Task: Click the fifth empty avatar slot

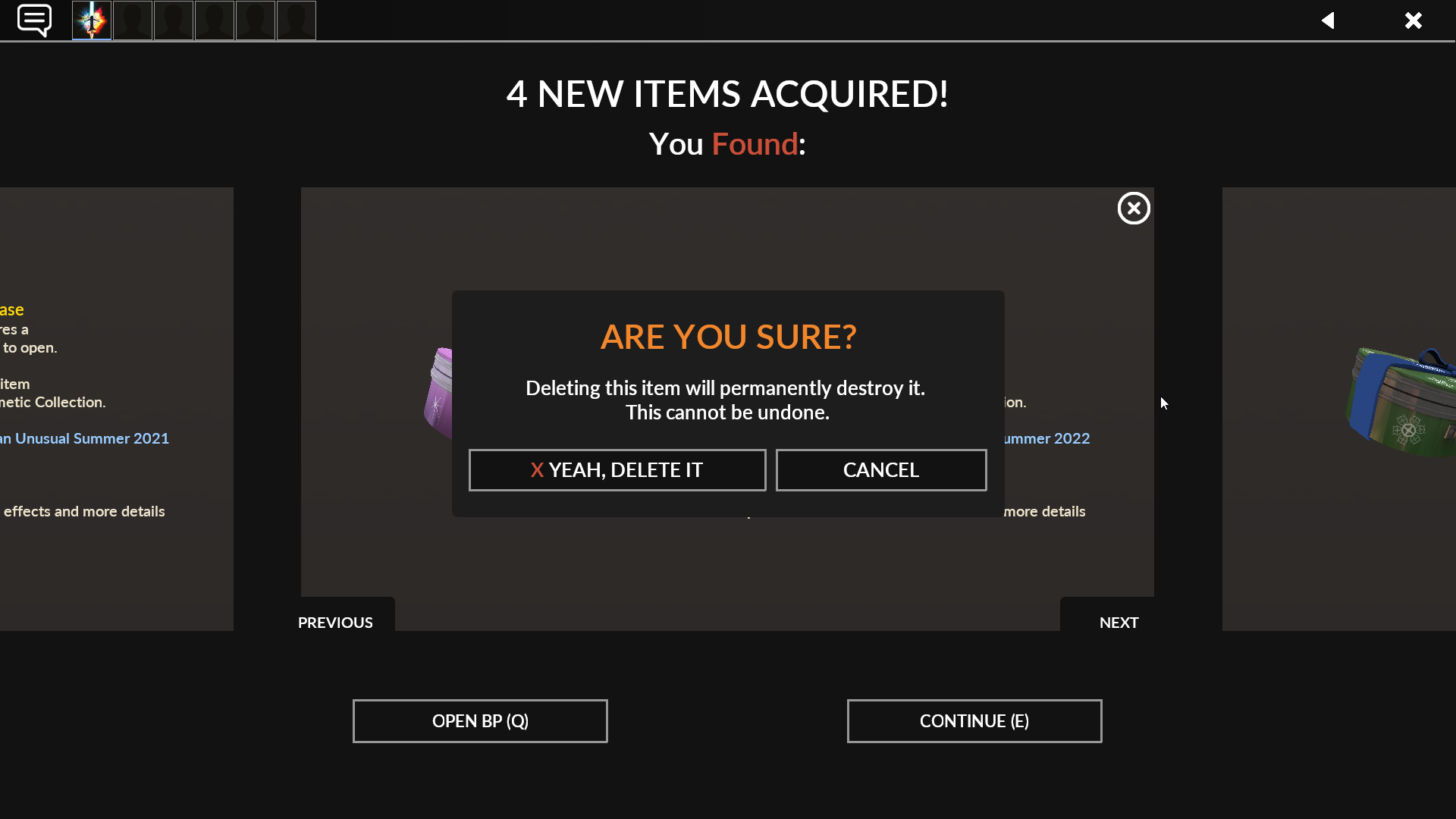Action: pos(255,20)
